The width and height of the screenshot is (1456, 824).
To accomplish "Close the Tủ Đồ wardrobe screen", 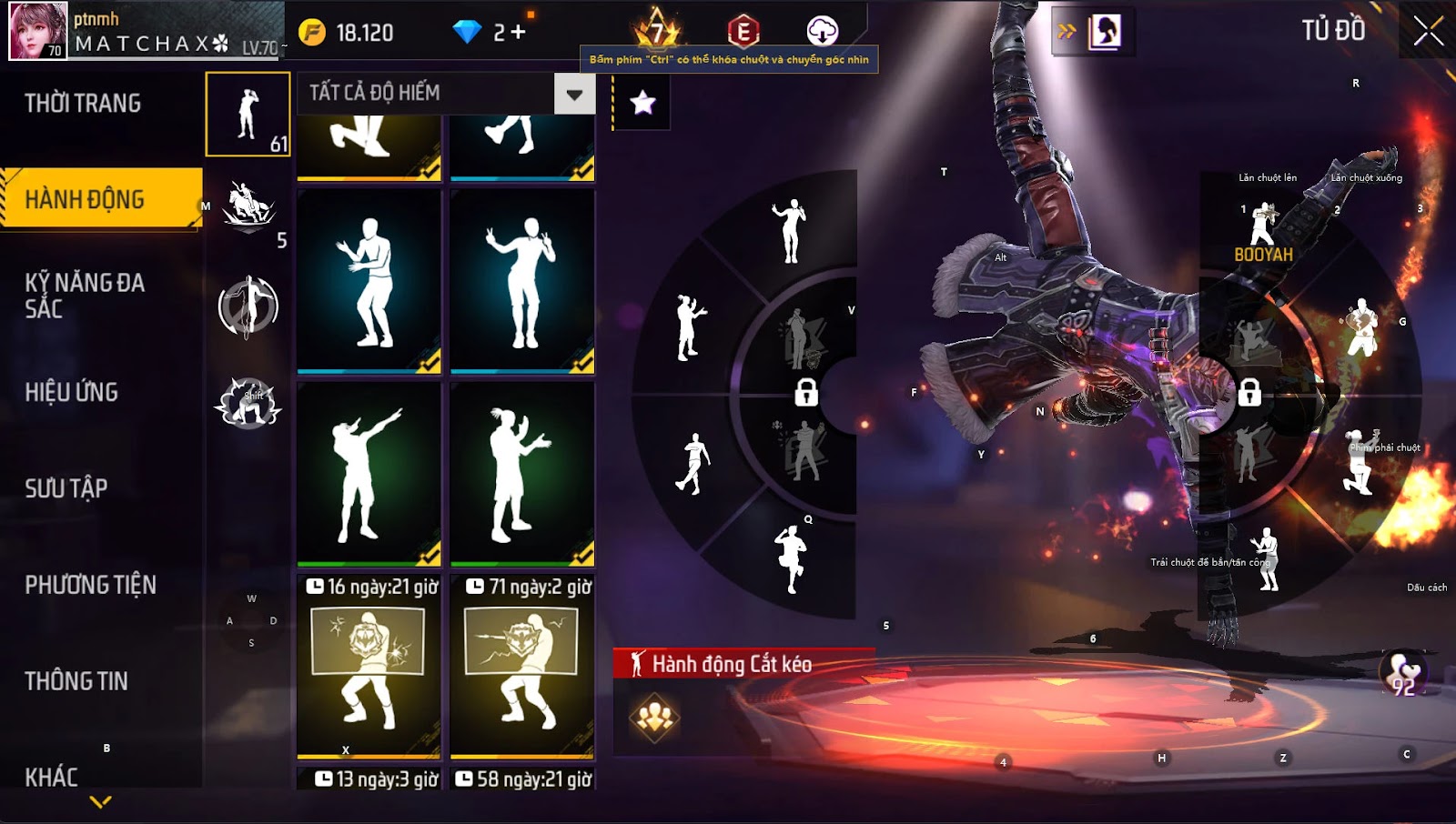I will pyautogui.click(x=1428, y=31).
